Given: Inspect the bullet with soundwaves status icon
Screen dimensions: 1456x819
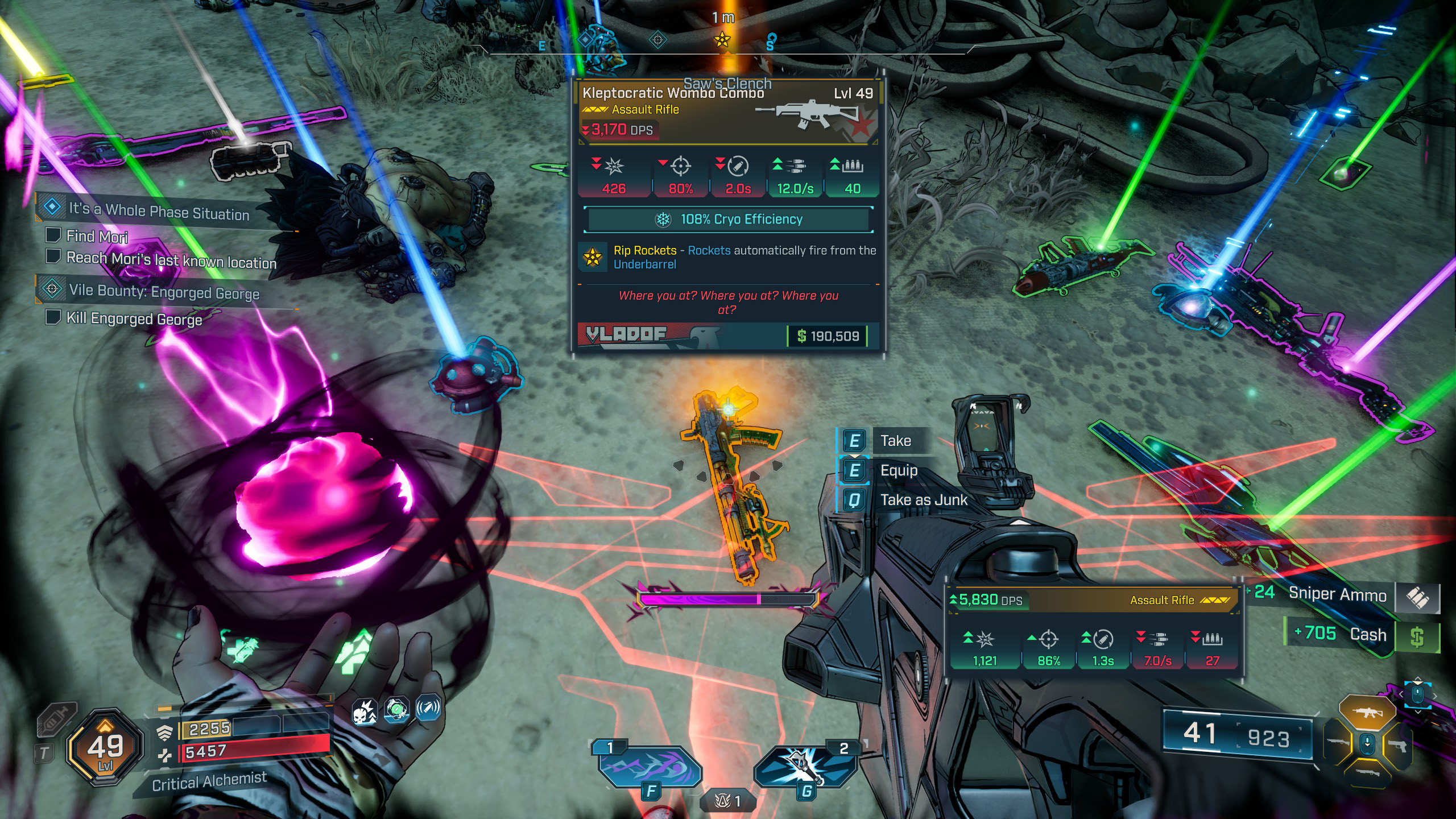Looking at the screenshot, I should (x=428, y=708).
